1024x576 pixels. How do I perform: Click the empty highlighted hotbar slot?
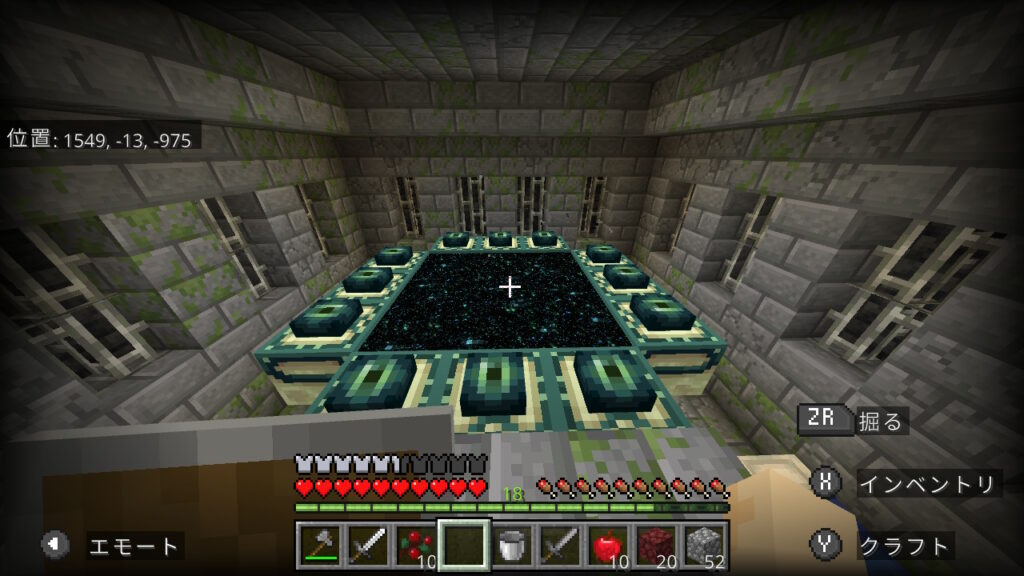(x=463, y=546)
